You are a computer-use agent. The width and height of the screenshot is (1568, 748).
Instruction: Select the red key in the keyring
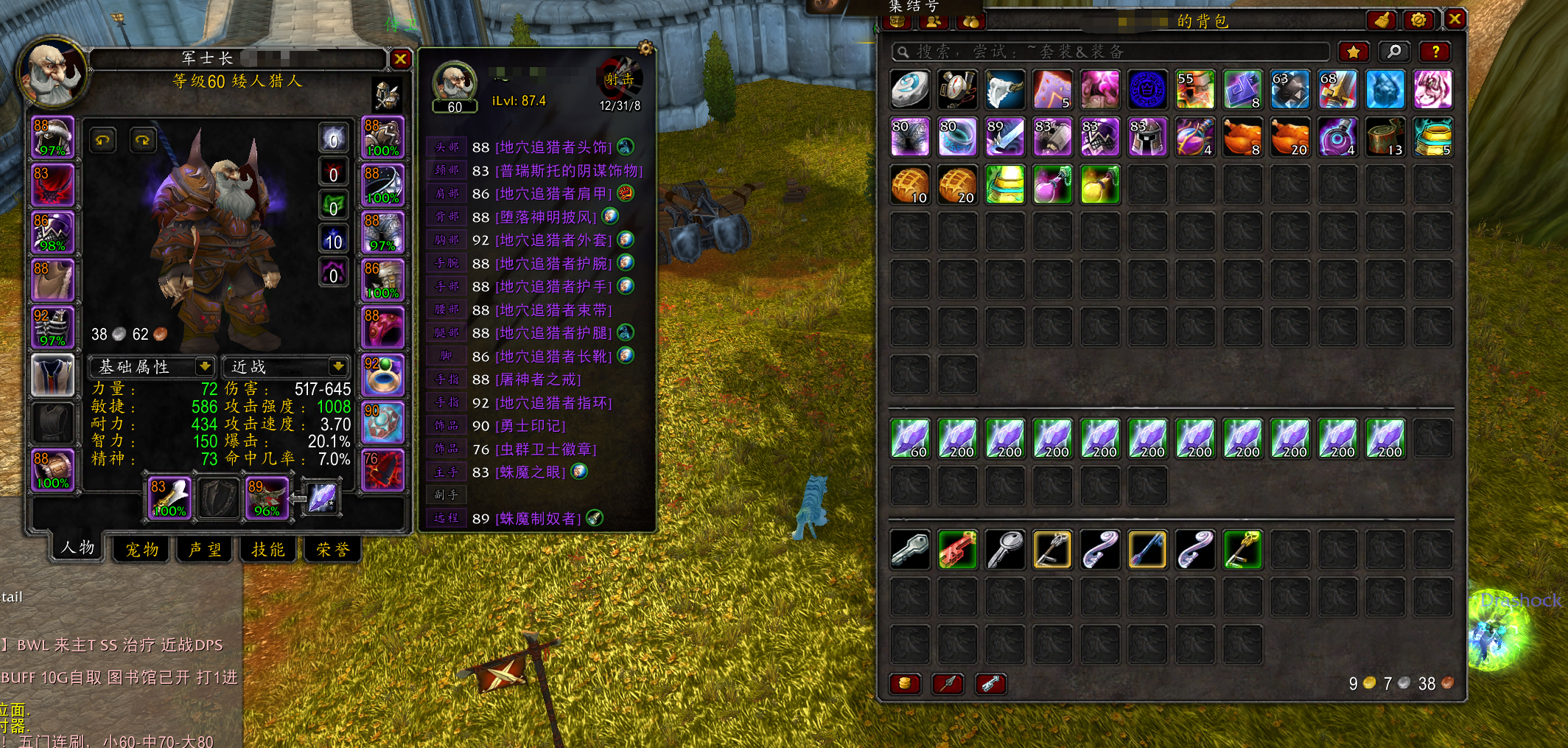tap(957, 550)
